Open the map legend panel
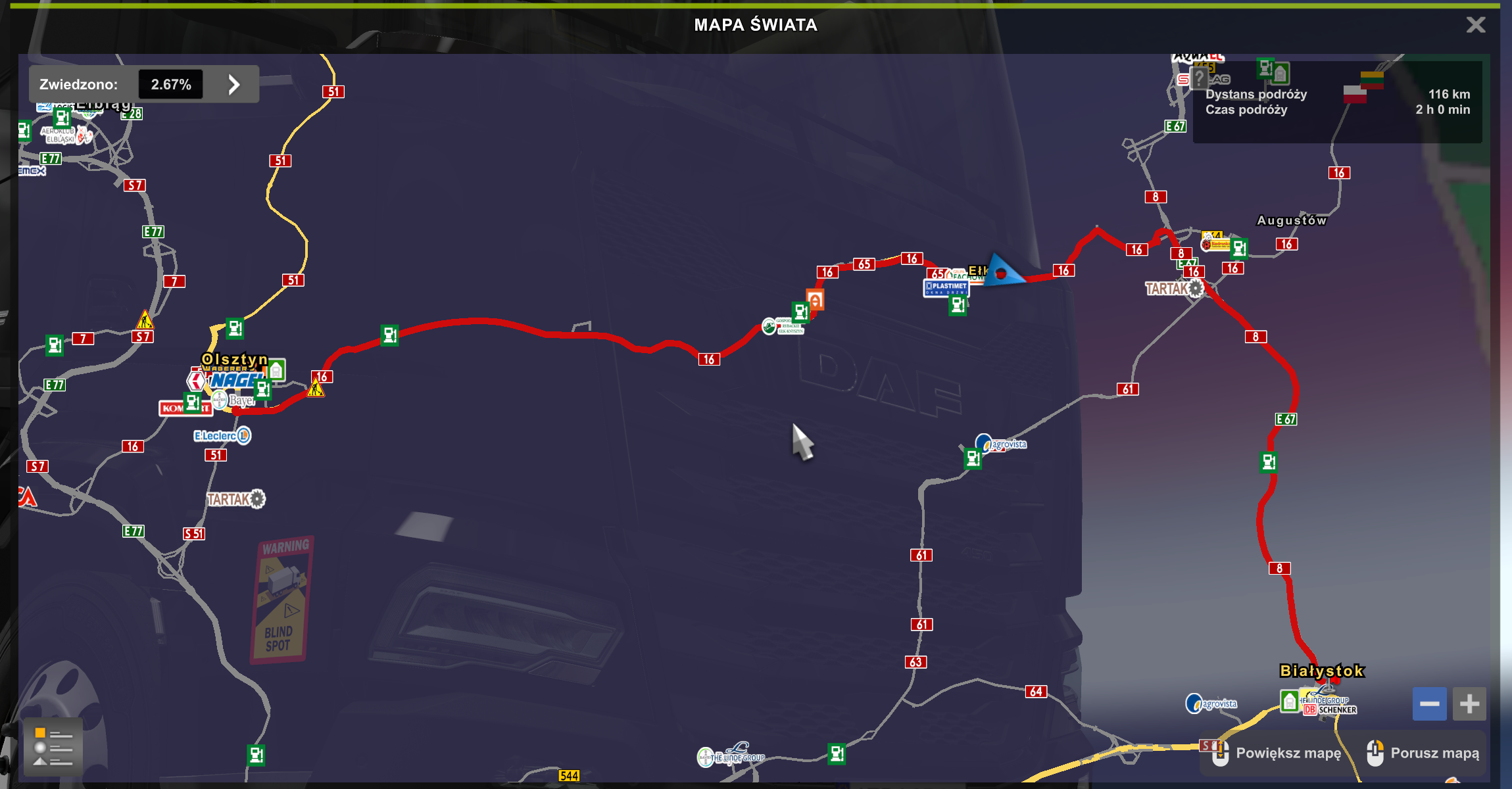This screenshot has width=1512, height=789. (x=53, y=748)
